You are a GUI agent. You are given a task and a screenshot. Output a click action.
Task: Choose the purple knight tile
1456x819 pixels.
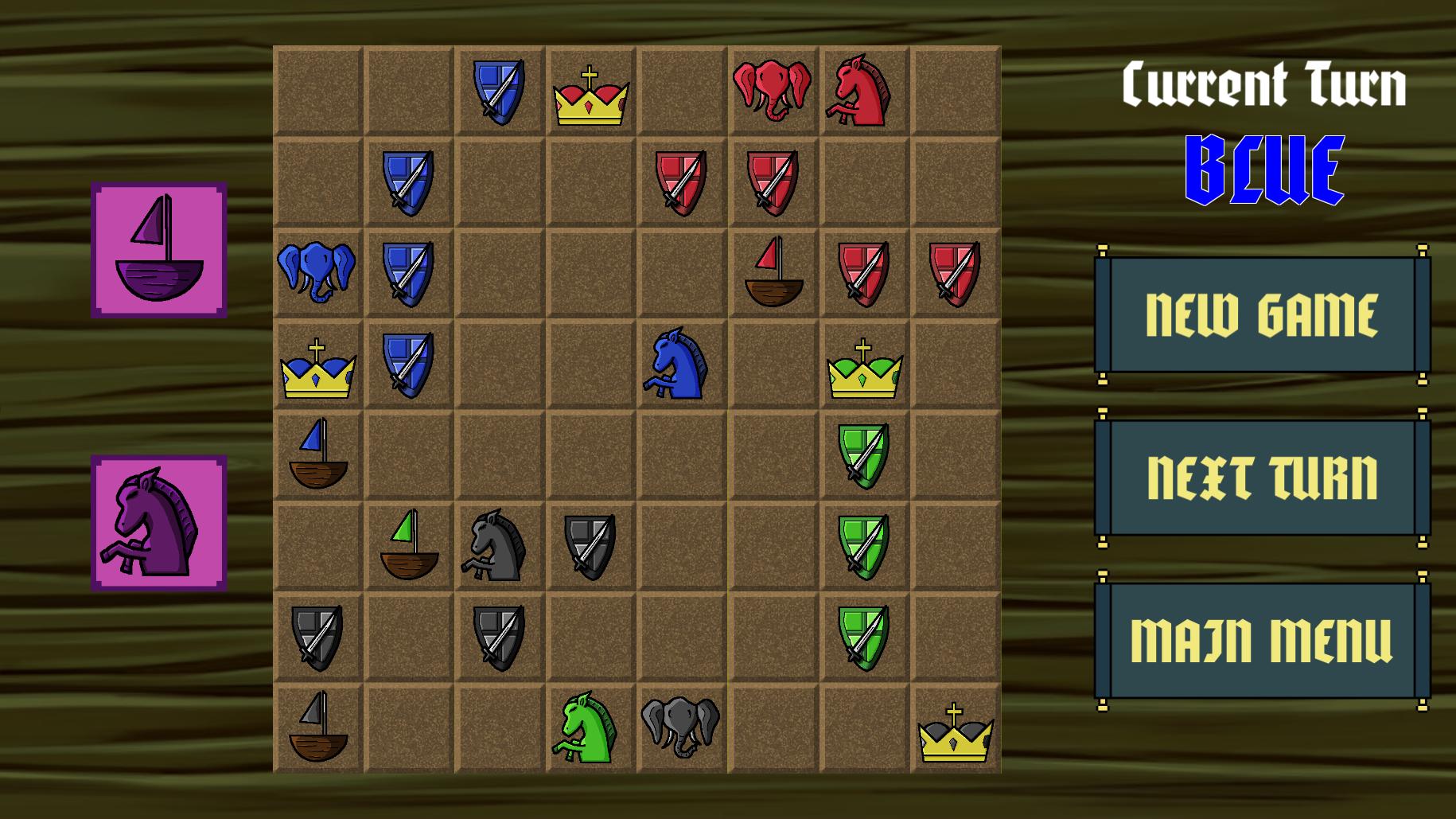click(x=159, y=523)
